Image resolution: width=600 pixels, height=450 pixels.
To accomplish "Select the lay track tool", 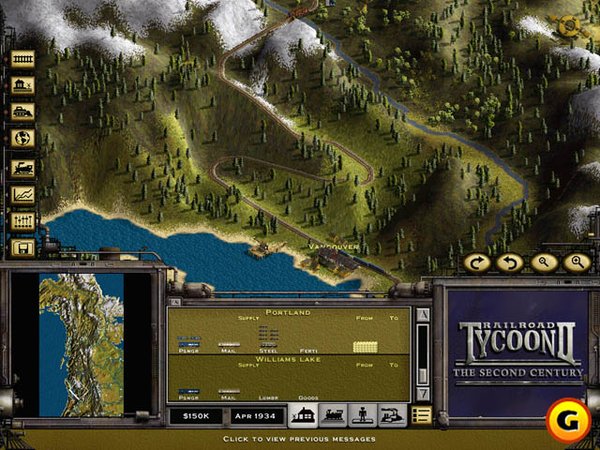I will (x=22, y=59).
